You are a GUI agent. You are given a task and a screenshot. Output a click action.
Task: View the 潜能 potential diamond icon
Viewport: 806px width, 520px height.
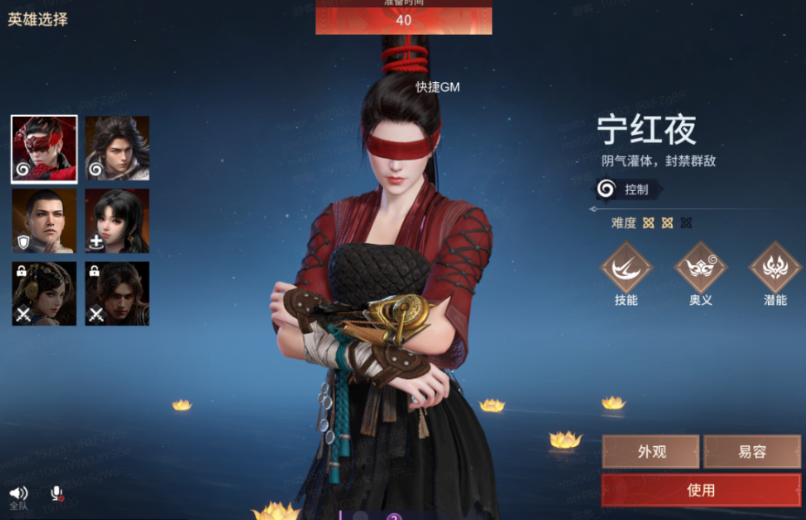[775, 268]
